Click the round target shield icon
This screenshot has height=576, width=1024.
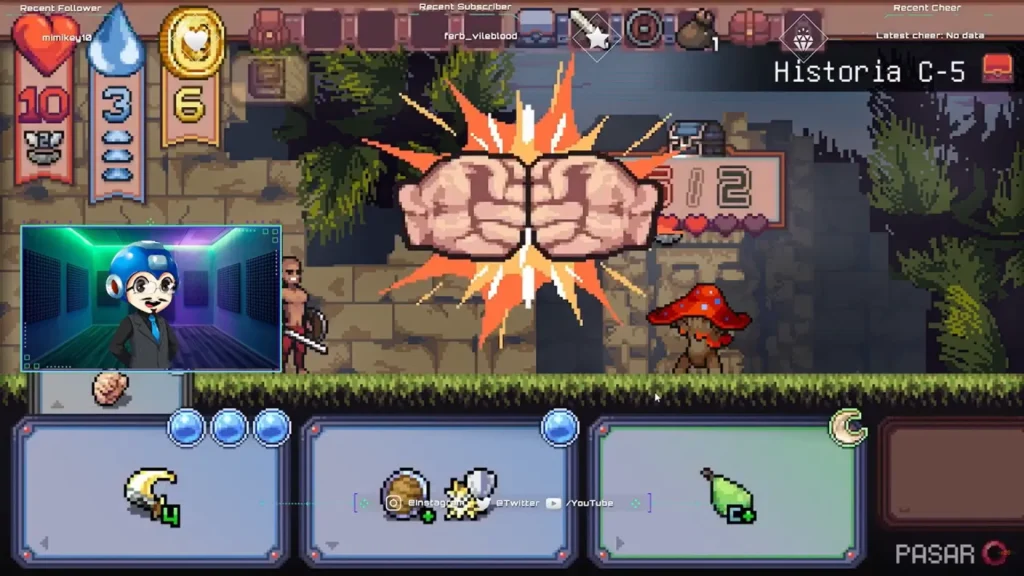pyautogui.click(x=643, y=29)
